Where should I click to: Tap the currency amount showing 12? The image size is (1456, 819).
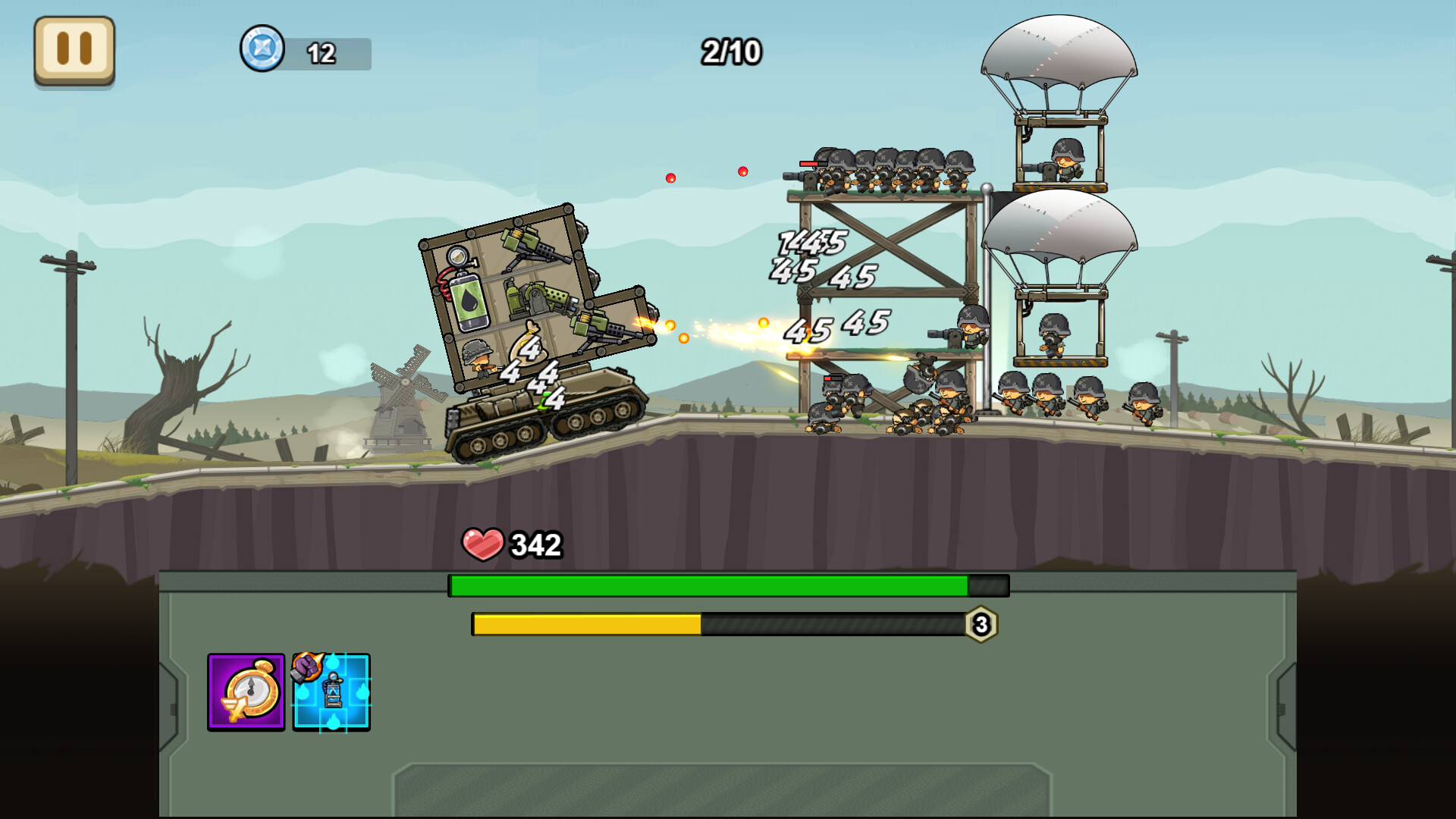[322, 52]
